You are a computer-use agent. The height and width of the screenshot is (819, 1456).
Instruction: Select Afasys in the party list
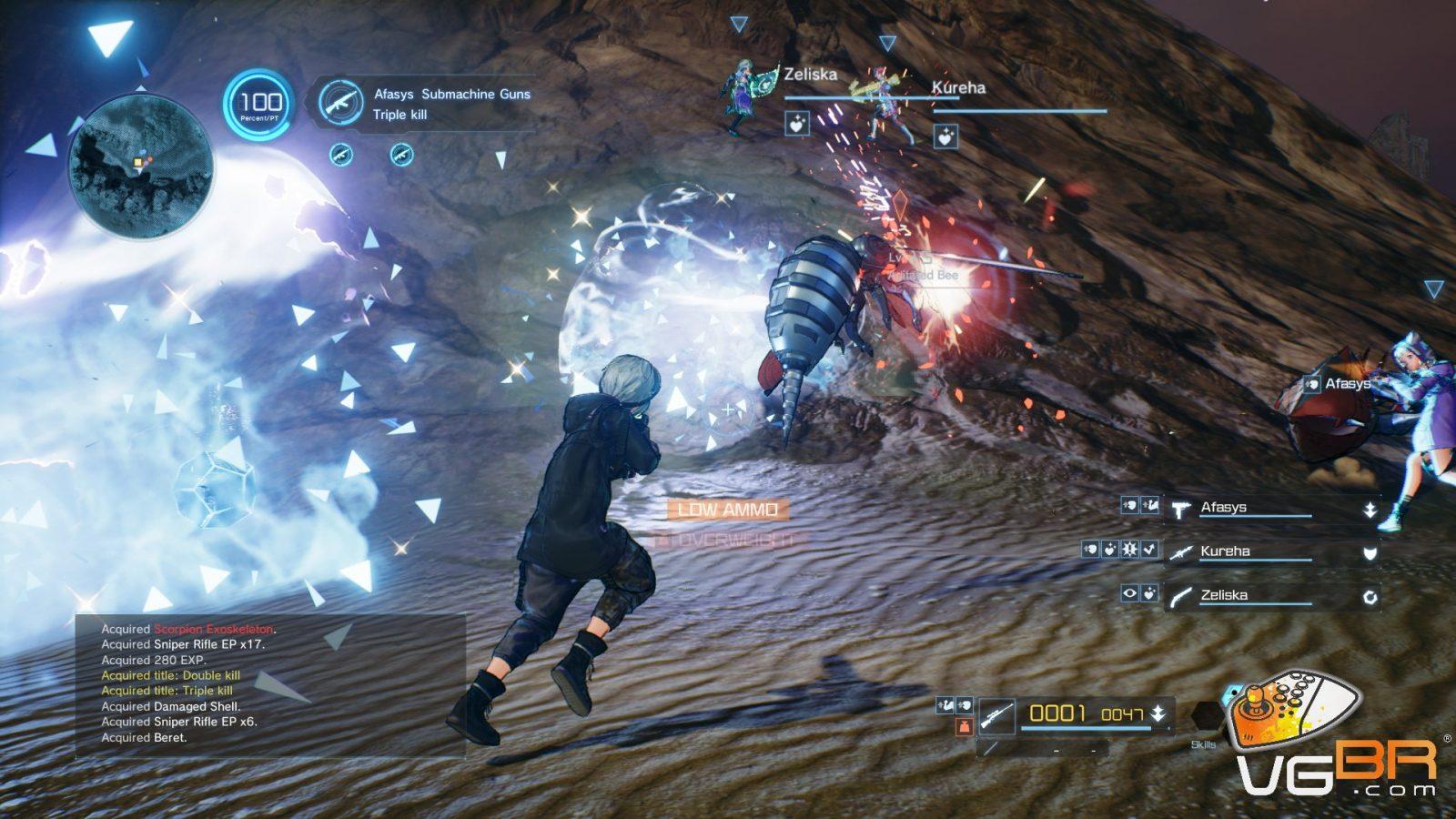click(1223, 508)
